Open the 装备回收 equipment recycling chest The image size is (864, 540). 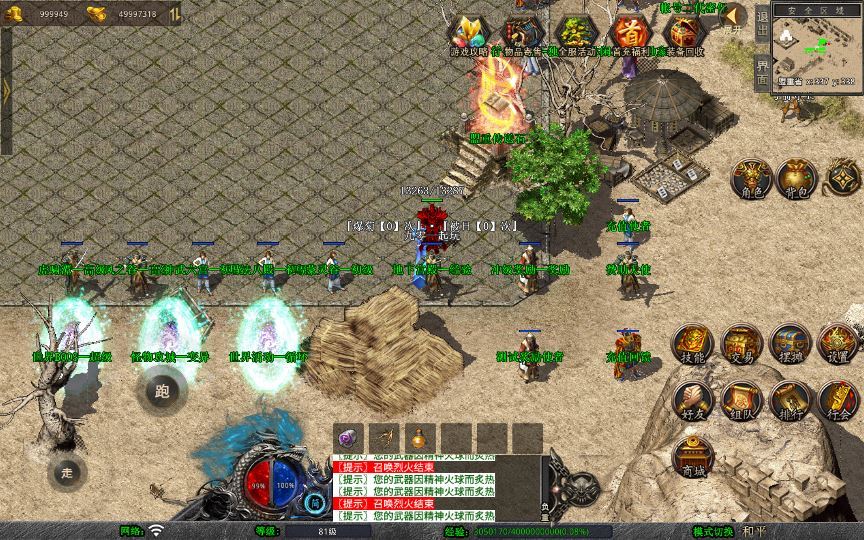tap(682, 32)
